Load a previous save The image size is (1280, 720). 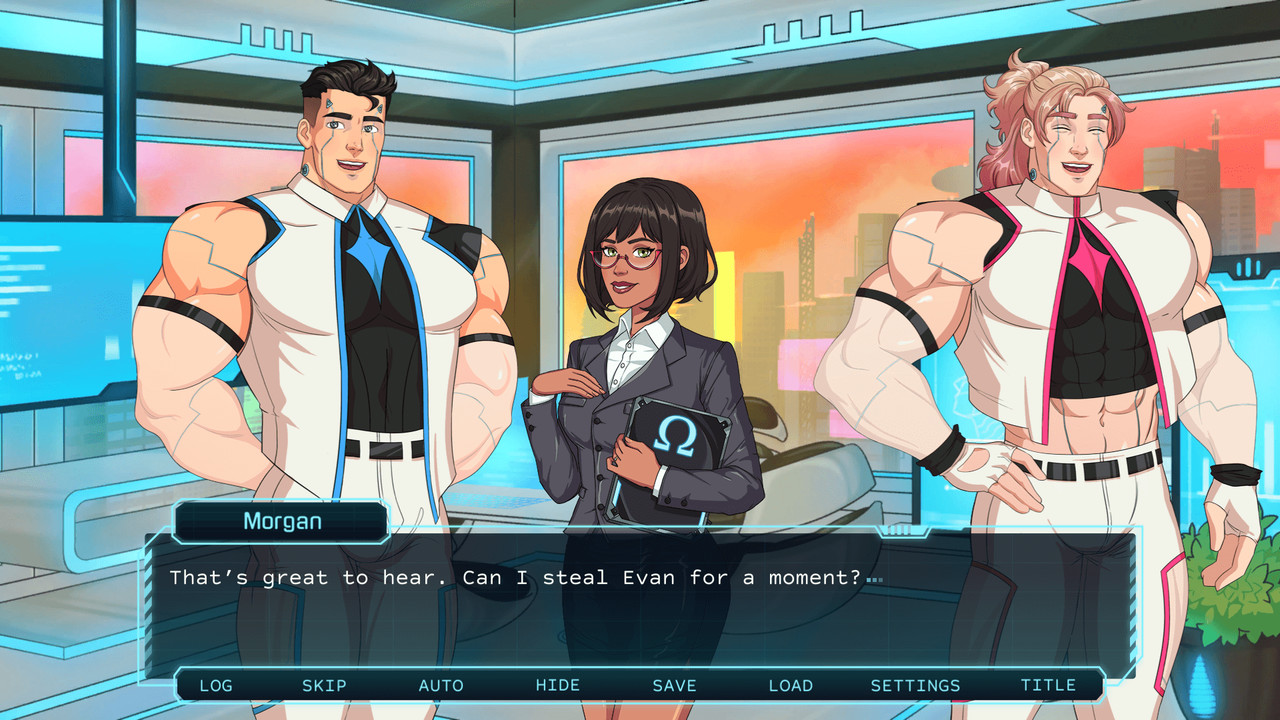click(x=791, y=685)
